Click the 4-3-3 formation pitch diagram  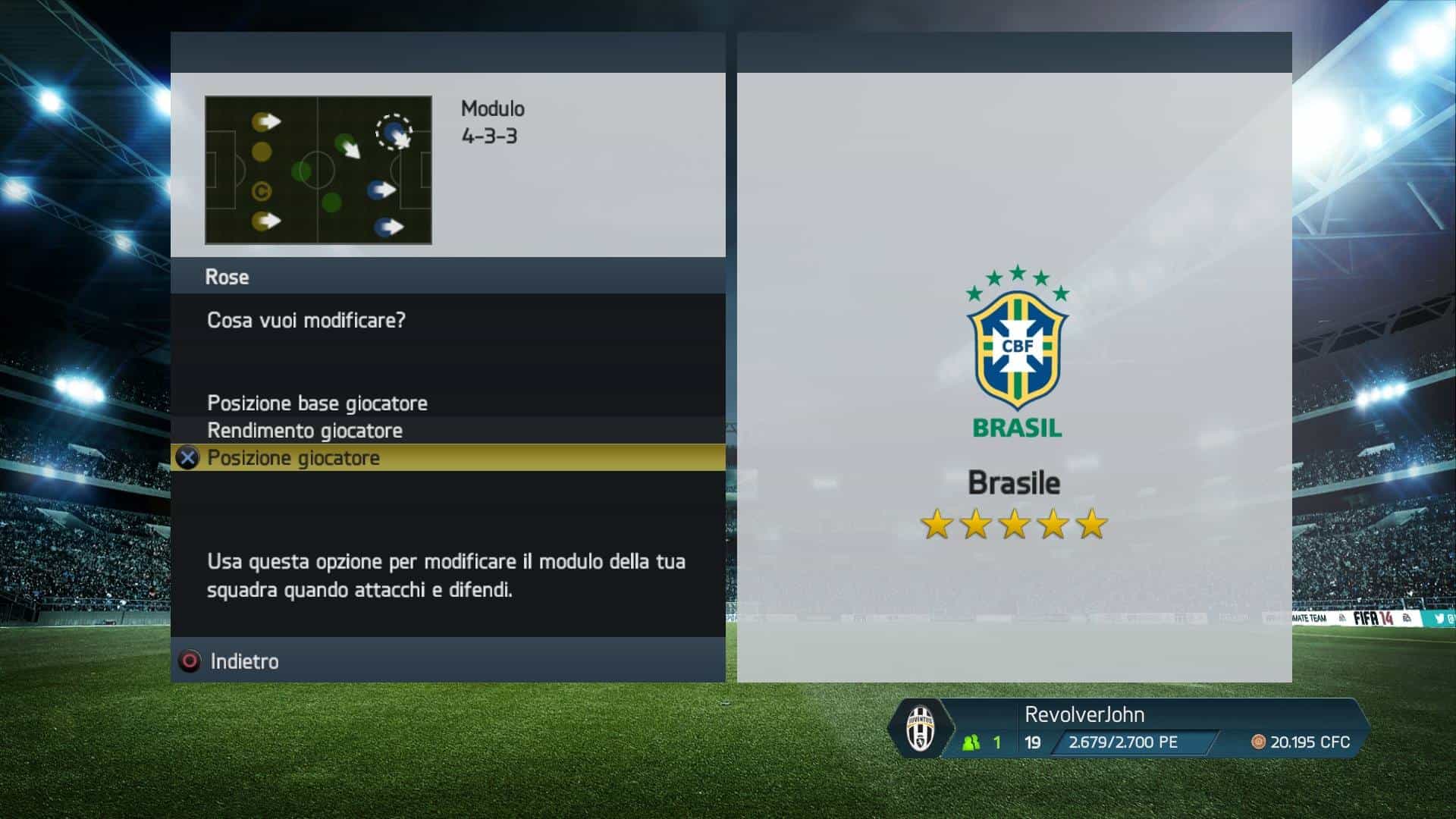point(318,170)
